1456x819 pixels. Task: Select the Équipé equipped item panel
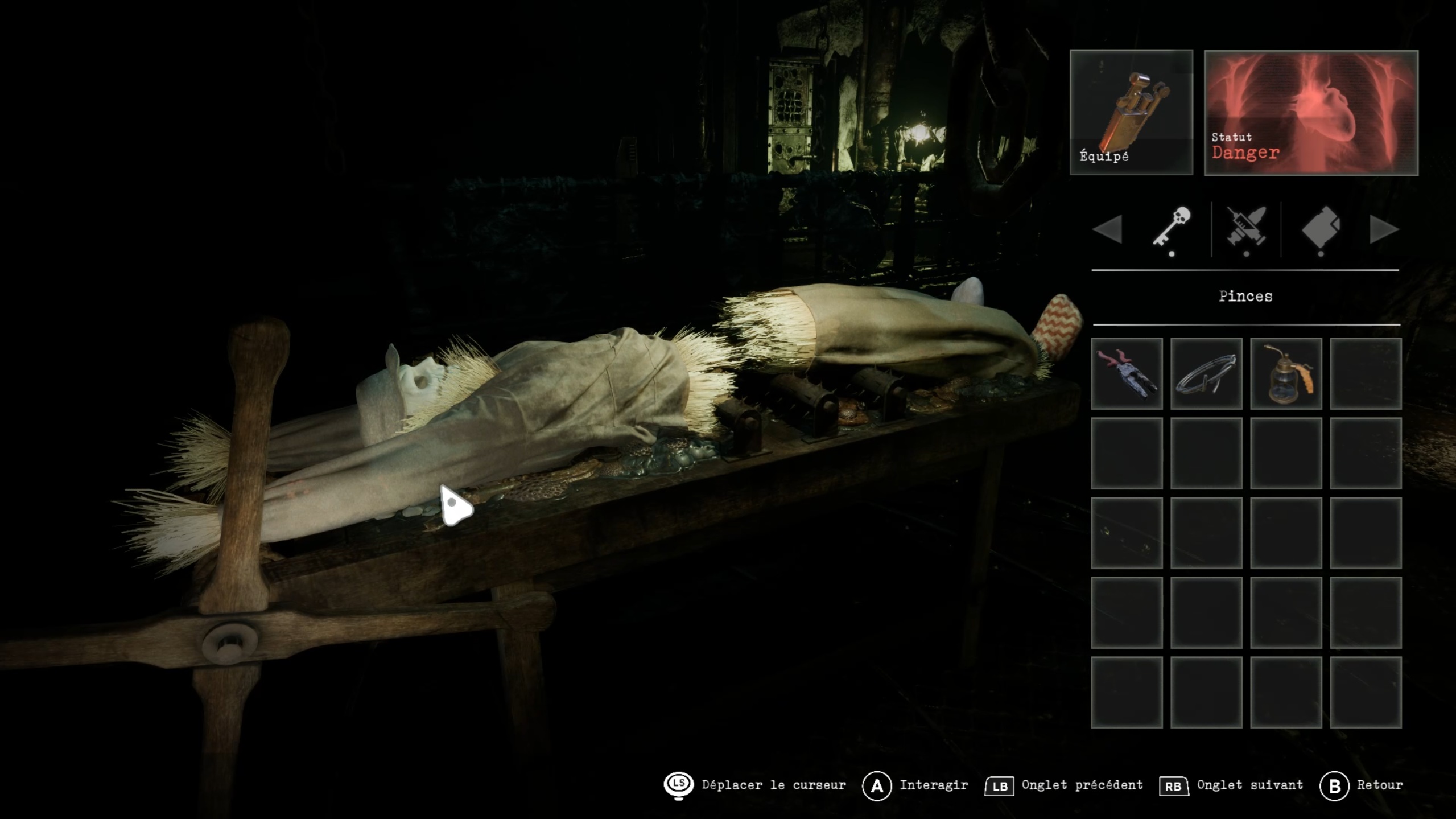1131,112
